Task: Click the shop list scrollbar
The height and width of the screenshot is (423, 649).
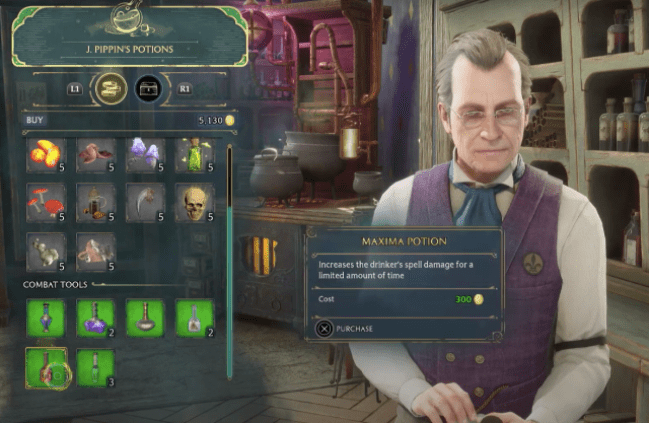Action: point(229,262)
